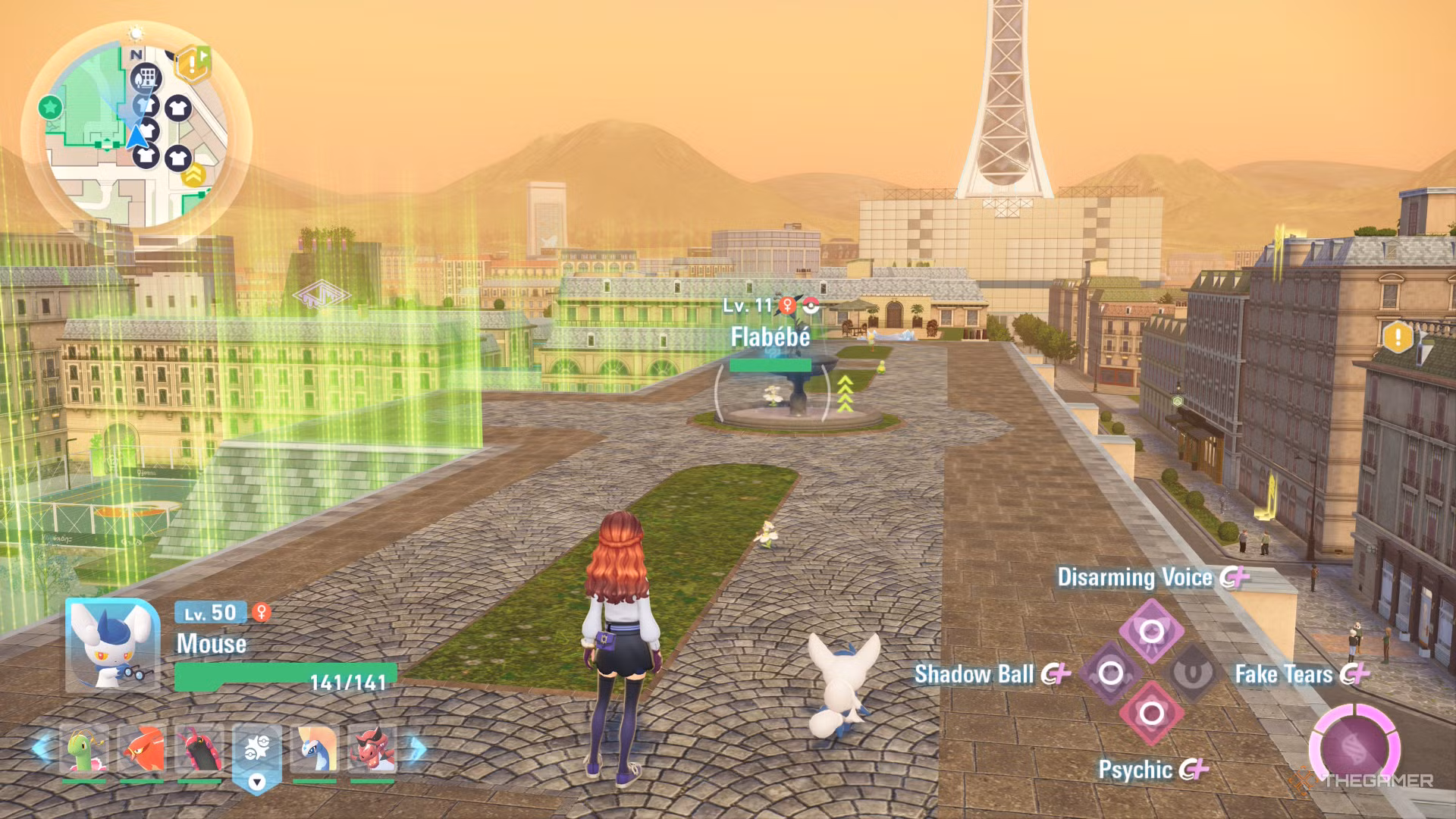Select the active Poké Ball party slot
1456x819 pixels.
257,752
